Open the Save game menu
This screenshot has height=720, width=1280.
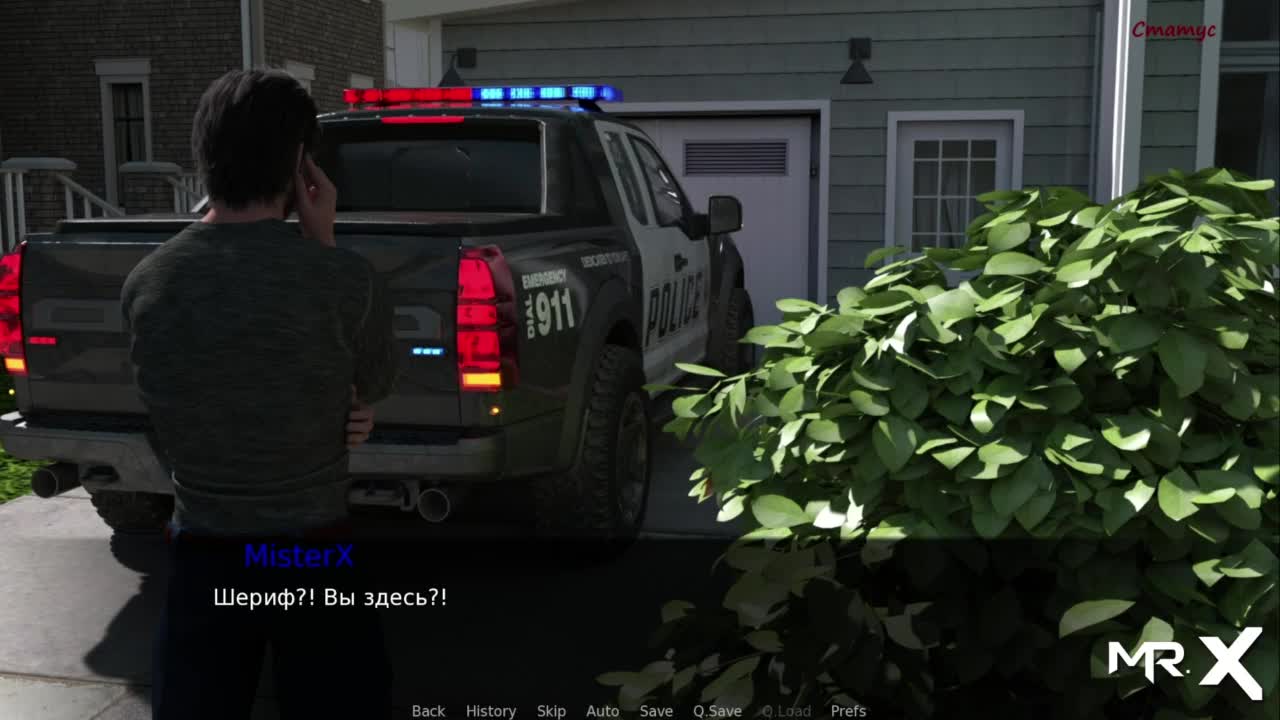[x=656, y=711]
